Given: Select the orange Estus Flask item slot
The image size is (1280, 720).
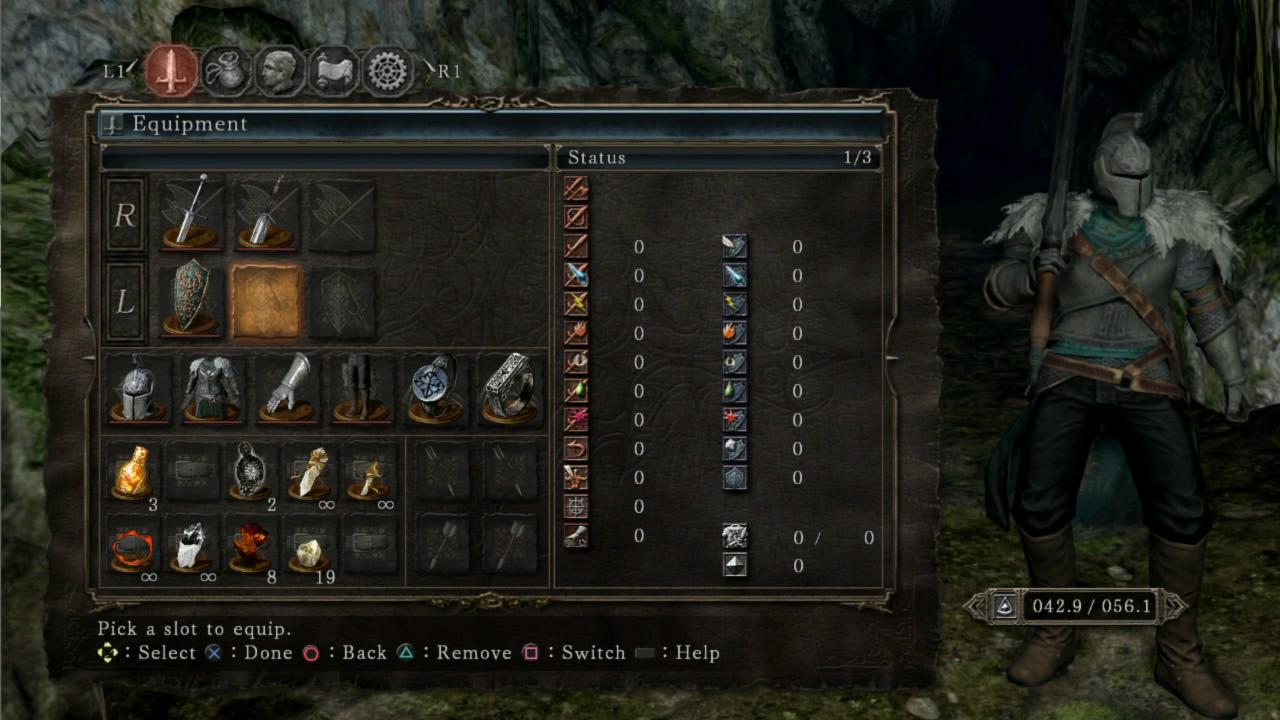Looking at the screenshot, I should (x=132, y=472).
